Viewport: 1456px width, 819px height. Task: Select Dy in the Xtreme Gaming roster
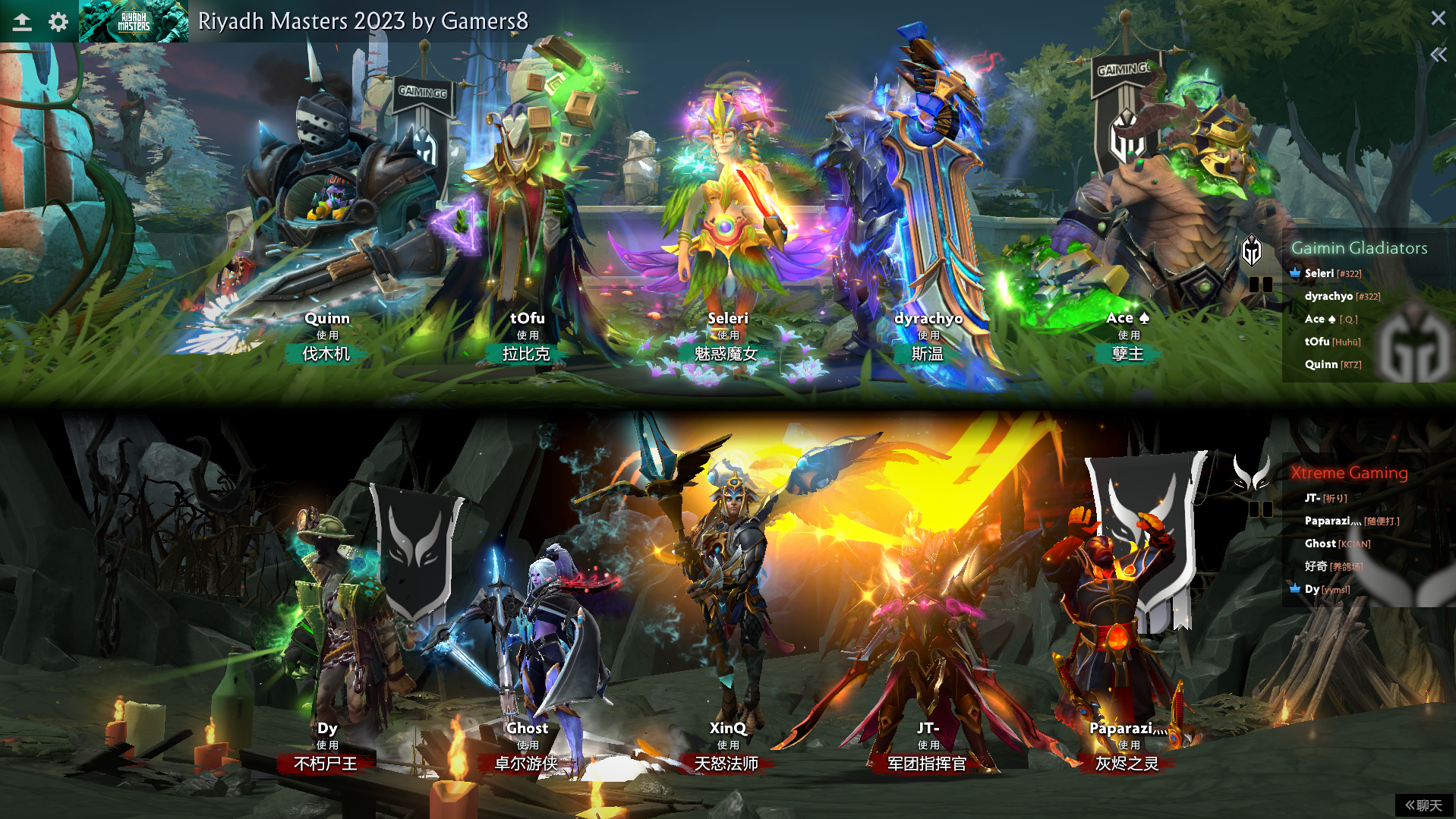pyautogui.click(x=1312, y=589)
